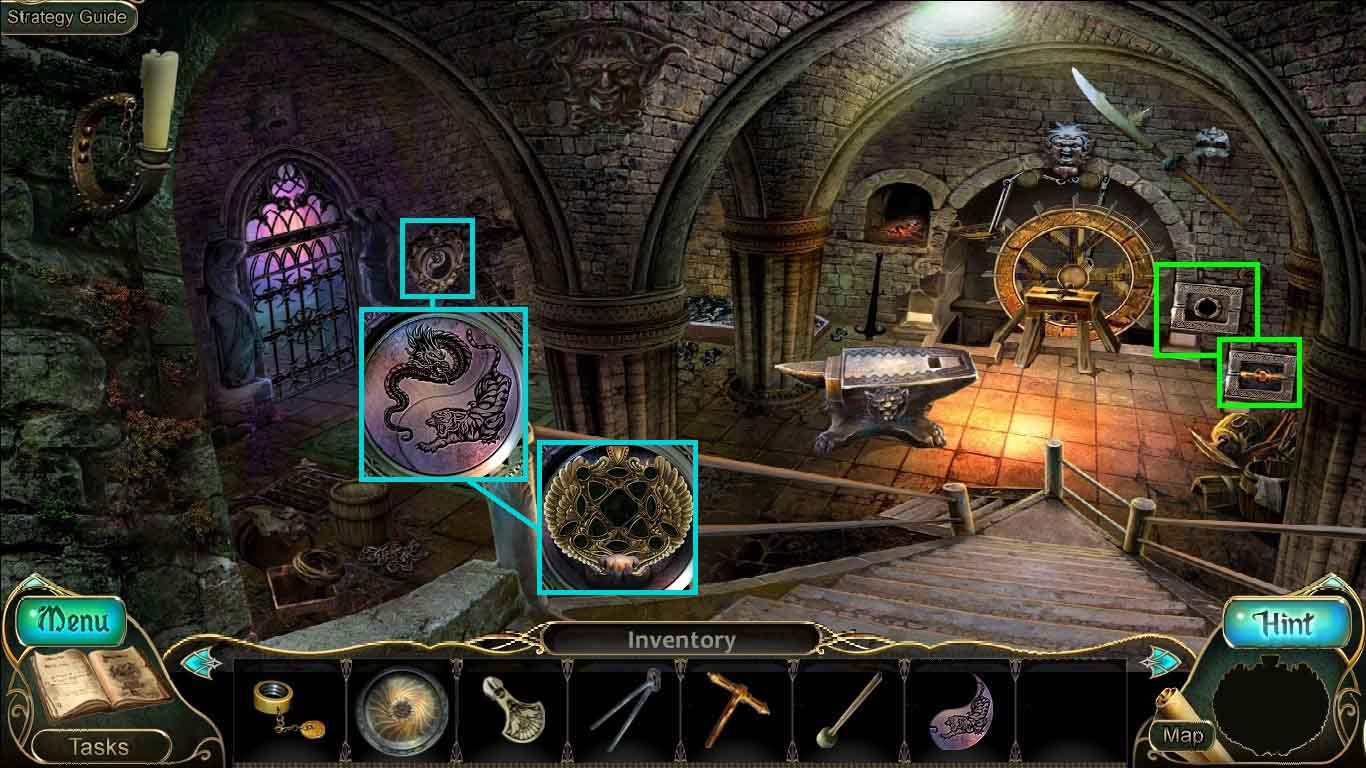
Task: Pick the spiral wheel disc inventory item
Action: pos(402,708)
